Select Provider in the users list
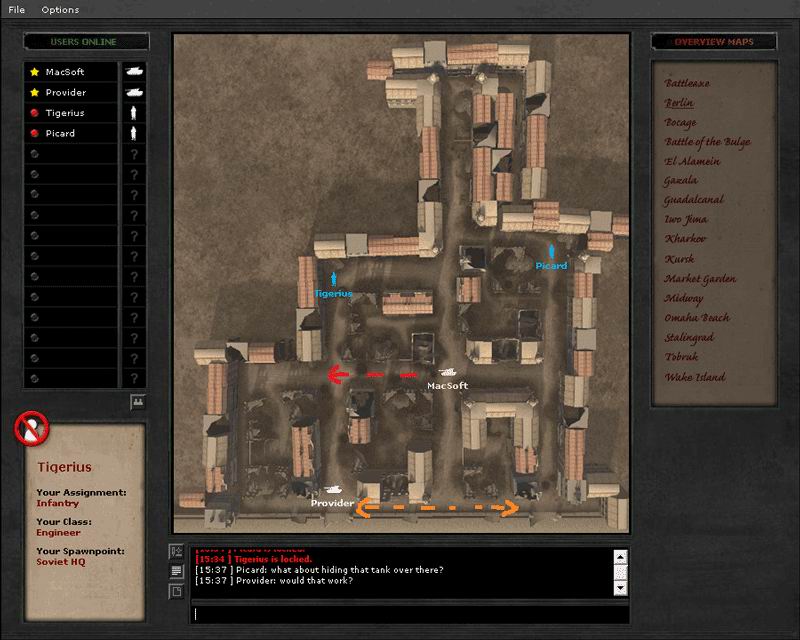The height and width of the screenshot is (640, 800). (x=66, y=93)
